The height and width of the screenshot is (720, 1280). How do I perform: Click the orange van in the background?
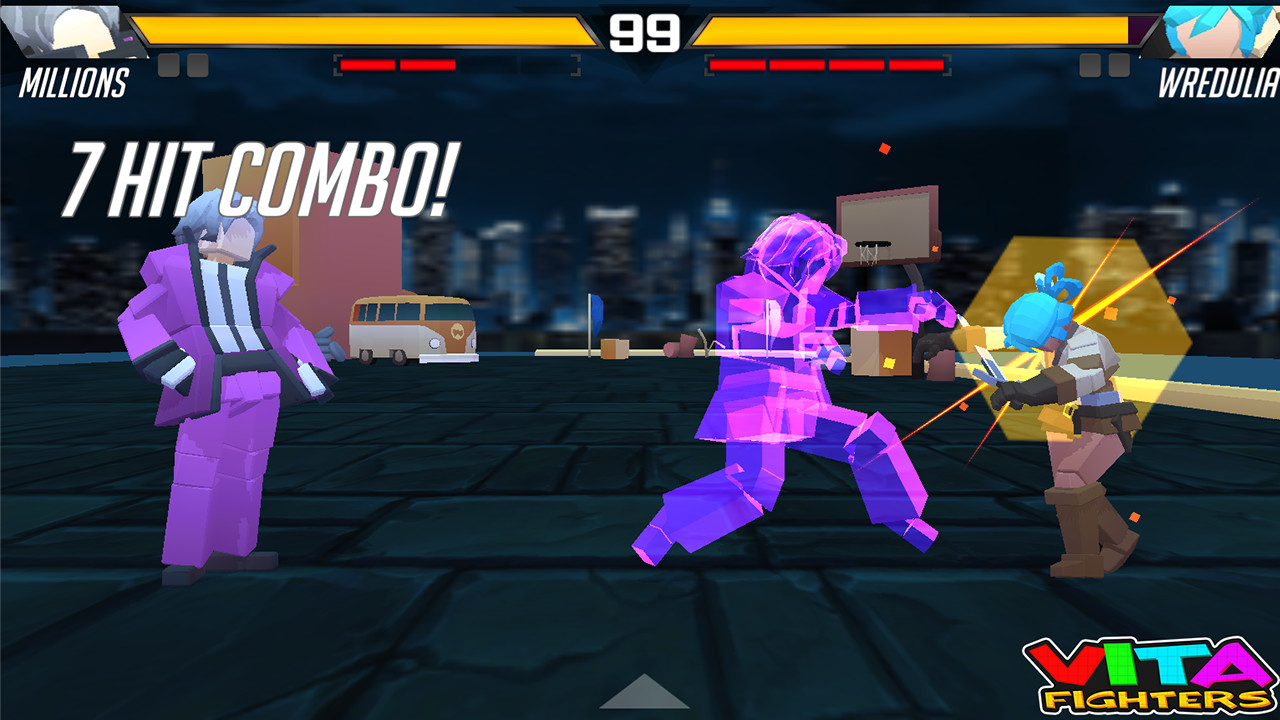pyautogui.click(x=415, y=330)
